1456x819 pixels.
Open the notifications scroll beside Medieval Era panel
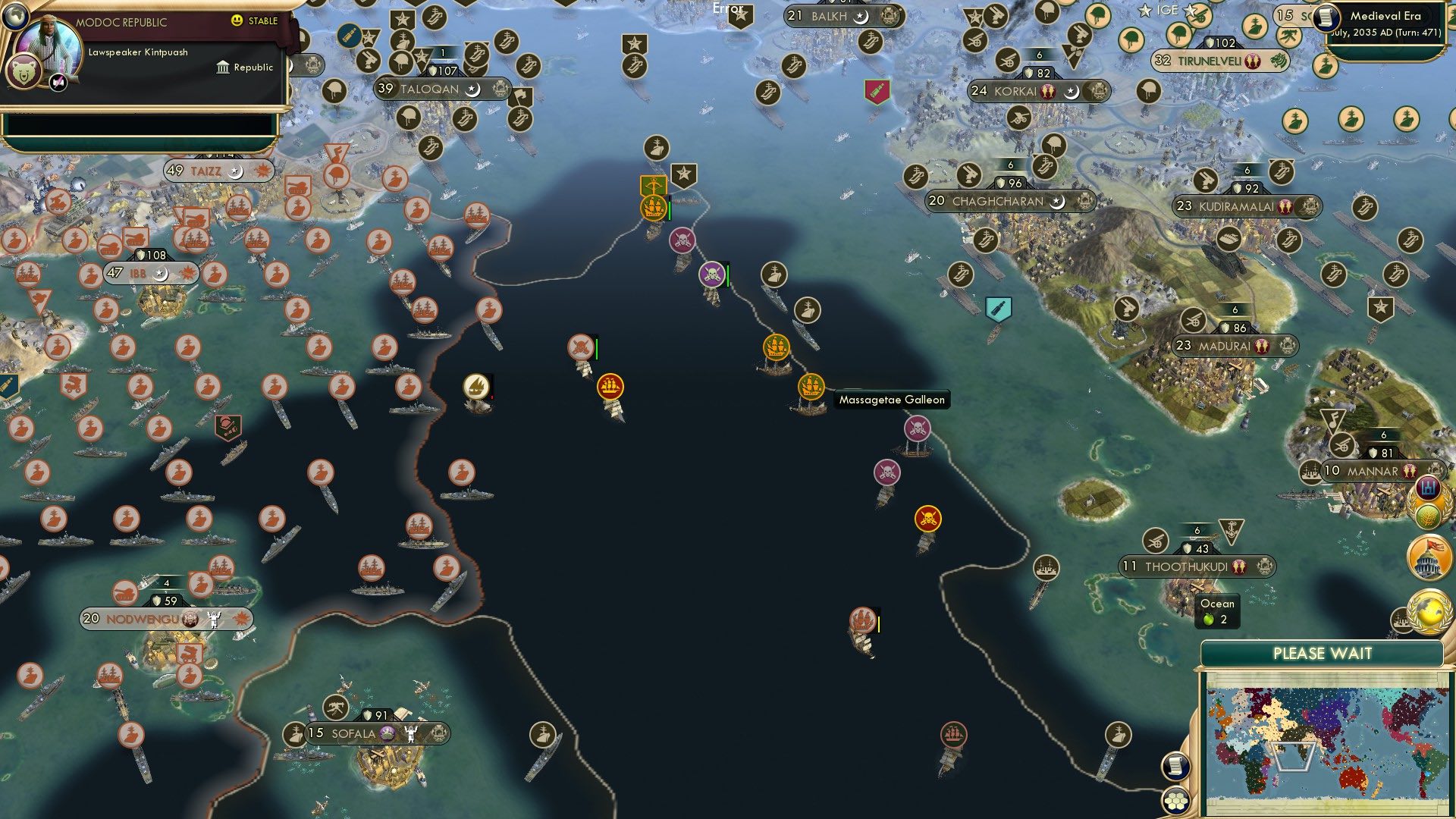point(1326,19)
